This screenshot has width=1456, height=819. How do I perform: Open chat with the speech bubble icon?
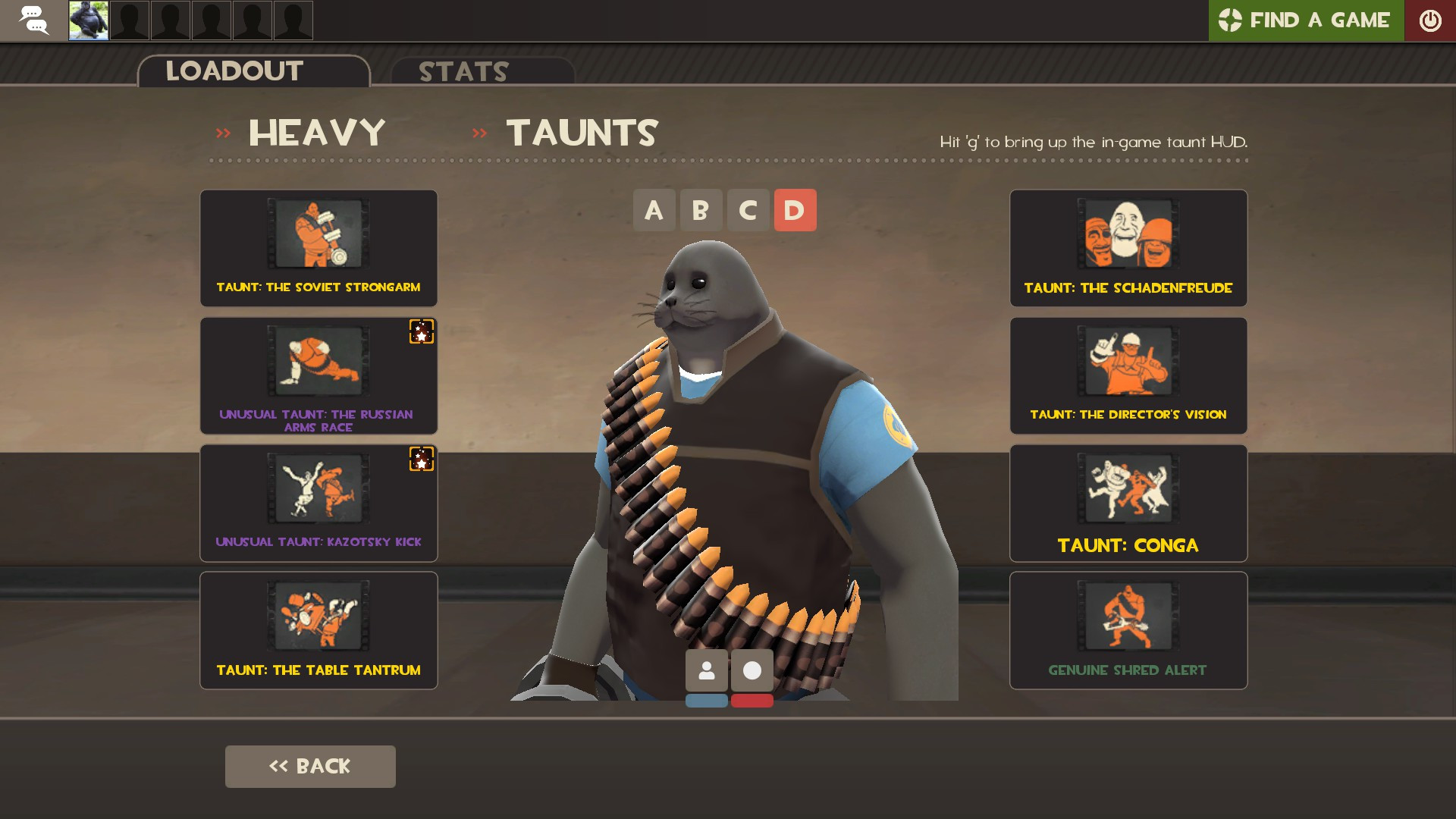(x=34, y=20)
